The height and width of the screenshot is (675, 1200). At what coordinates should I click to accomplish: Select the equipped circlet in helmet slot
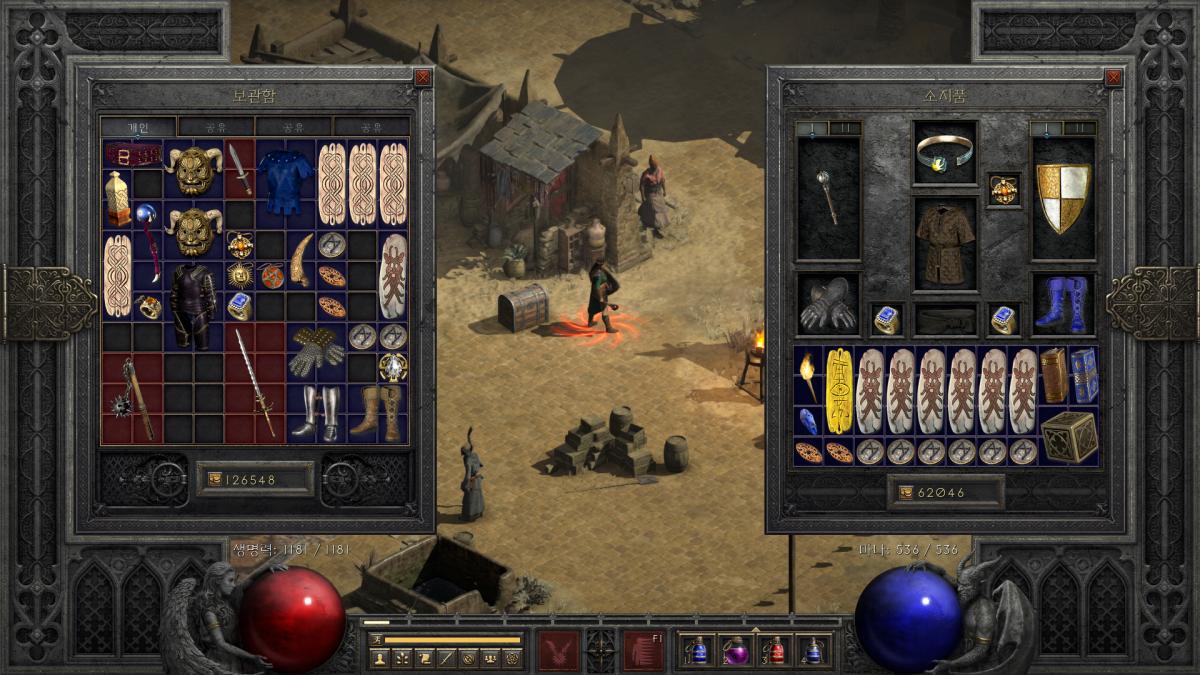[x=945, y=151]
